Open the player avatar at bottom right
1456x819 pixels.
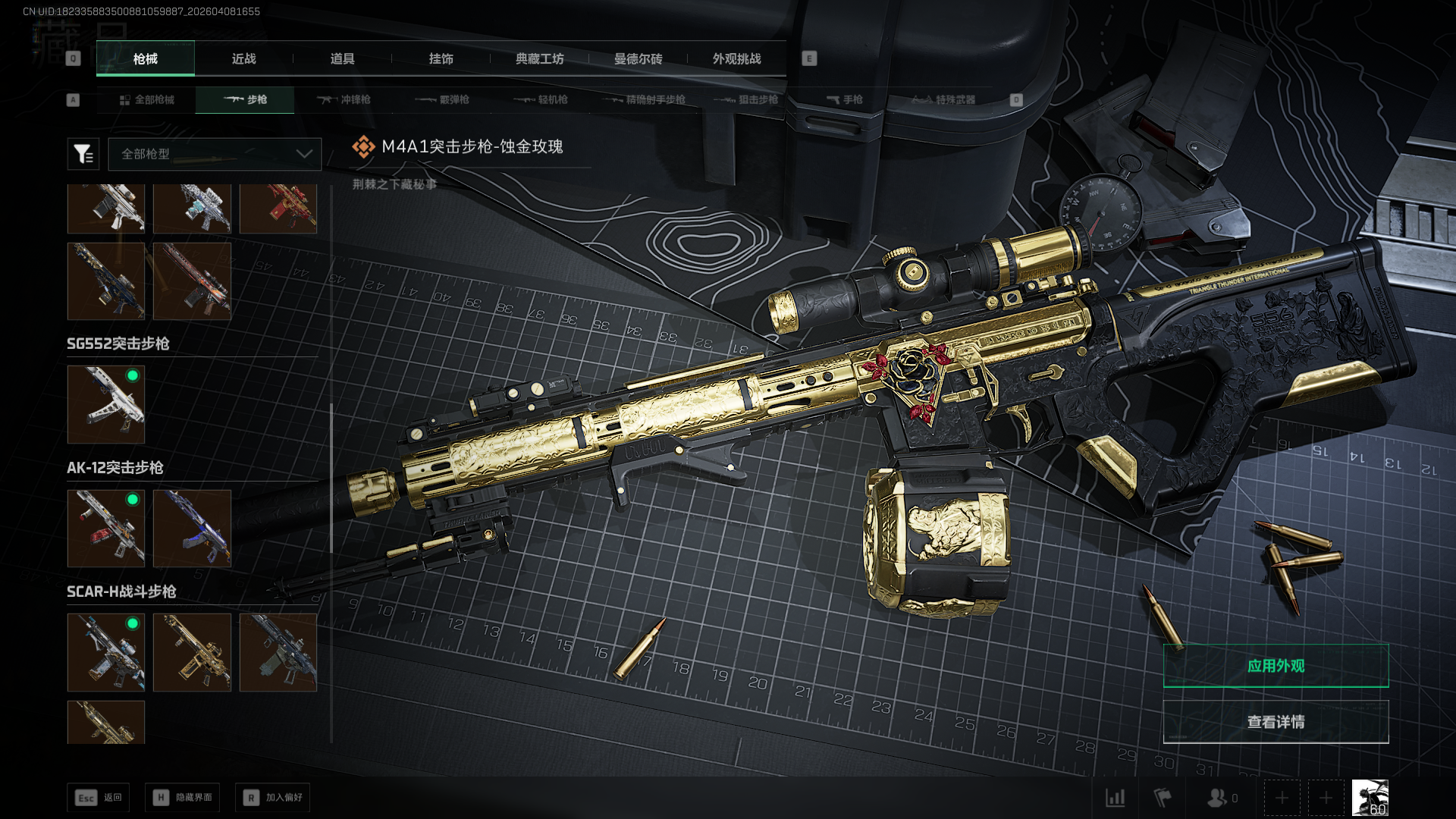click(1370, 798)
